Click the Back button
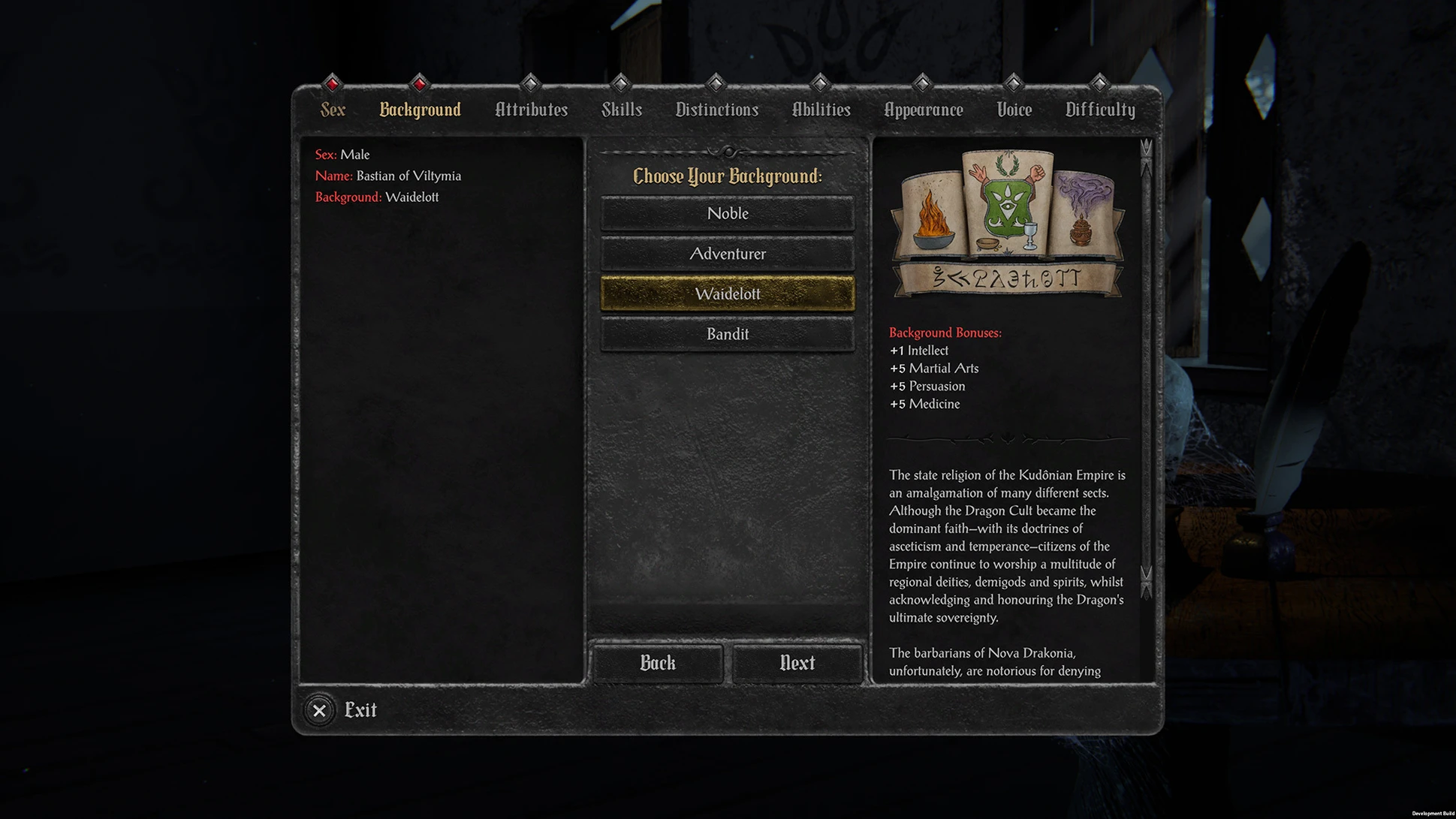The width and height of the screenshot is (1456, 819). 657,663
